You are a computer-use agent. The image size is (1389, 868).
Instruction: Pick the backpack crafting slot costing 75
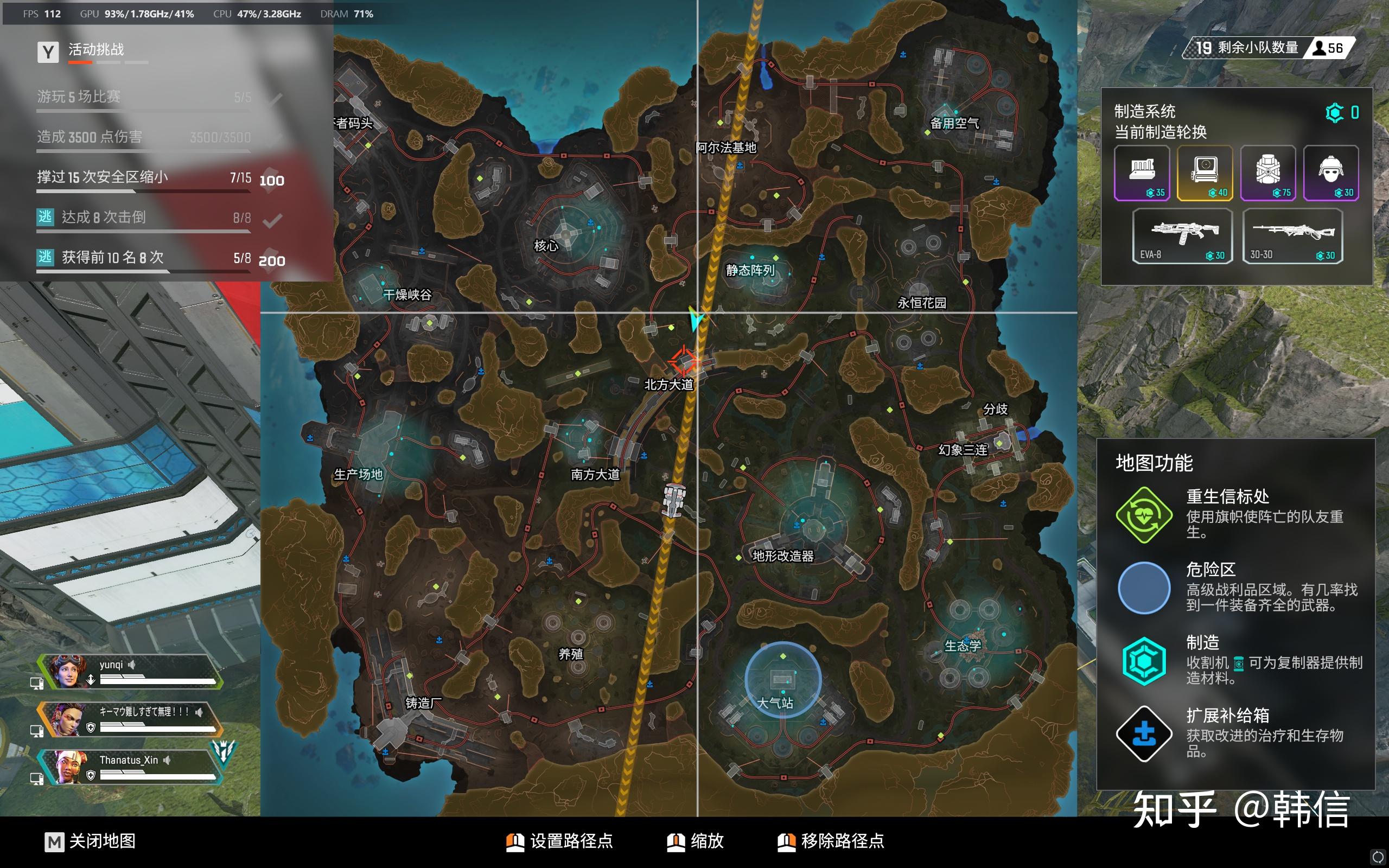pos(1268,173)
